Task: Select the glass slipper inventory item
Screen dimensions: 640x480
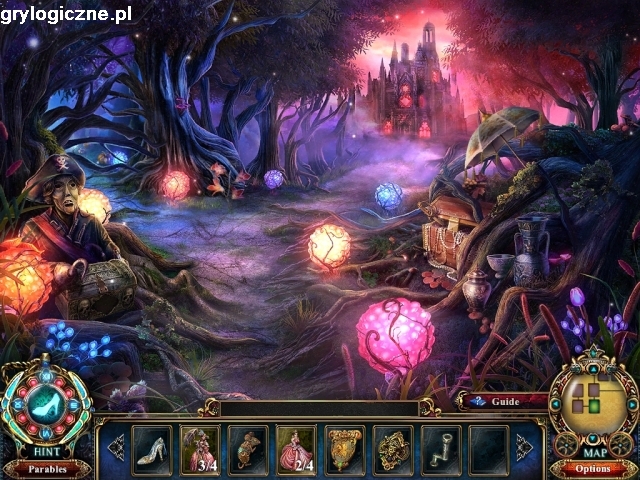Action: pyautogui.click(x=152, y=447)
